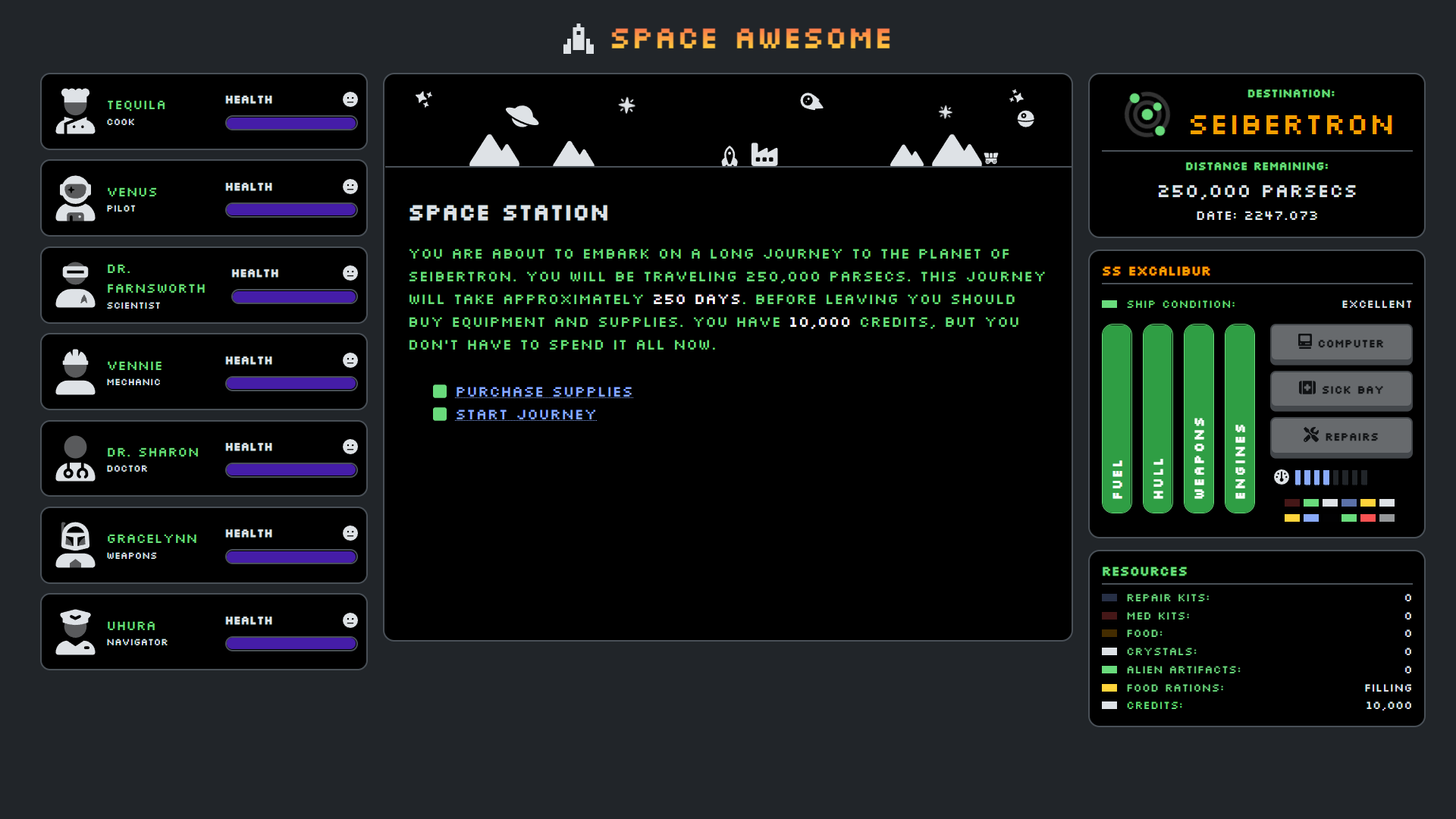The height and width of the screenshot is (819, 1456).
Task: Open the ship Computer
Action: tap(1341, 344)
